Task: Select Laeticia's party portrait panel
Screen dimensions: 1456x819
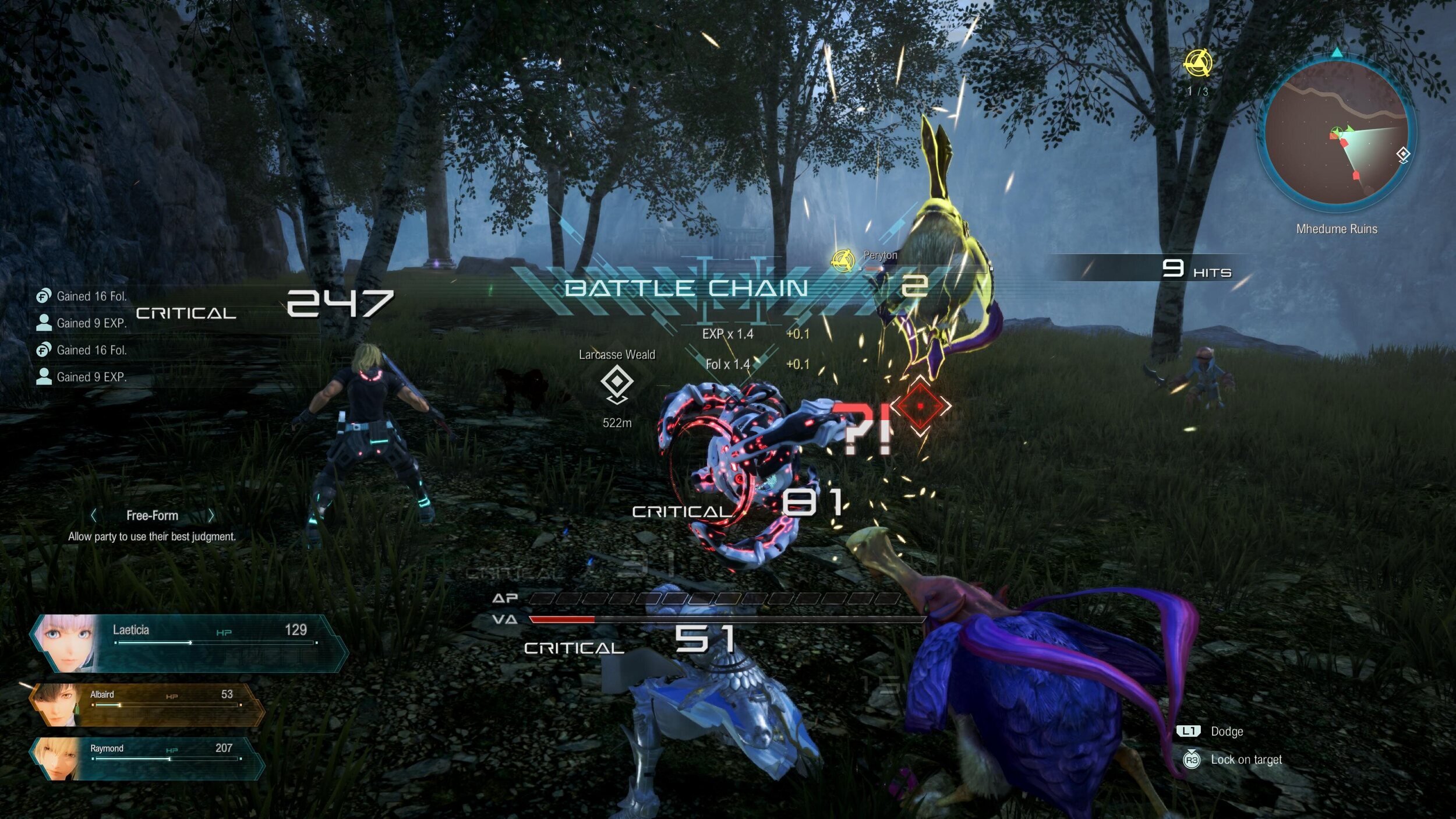Action: [x=186, y=643]
